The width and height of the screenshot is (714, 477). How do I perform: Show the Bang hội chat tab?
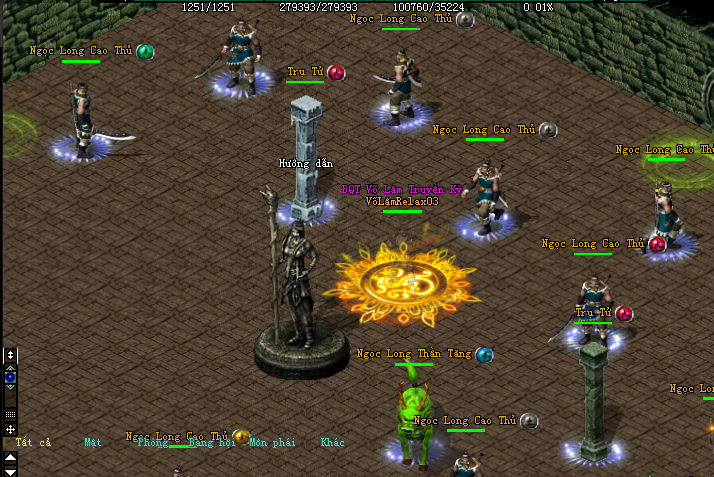point(212,442)
